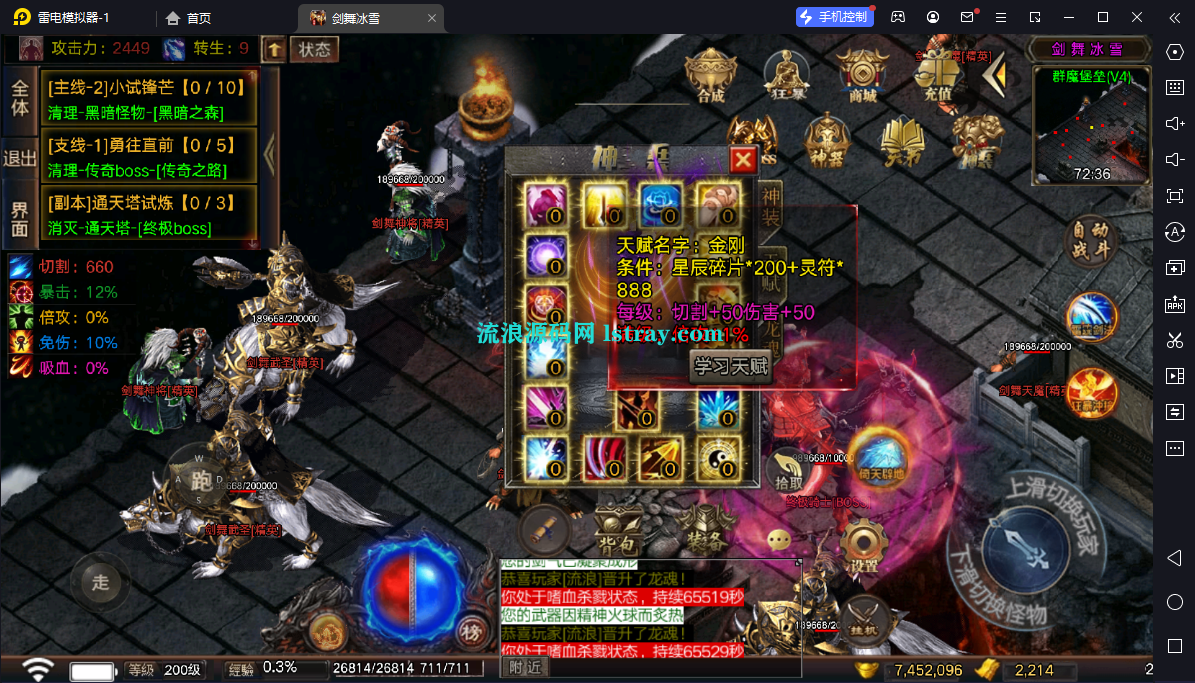
Task: Open the 神器 artifact menu
Action: 827,140
